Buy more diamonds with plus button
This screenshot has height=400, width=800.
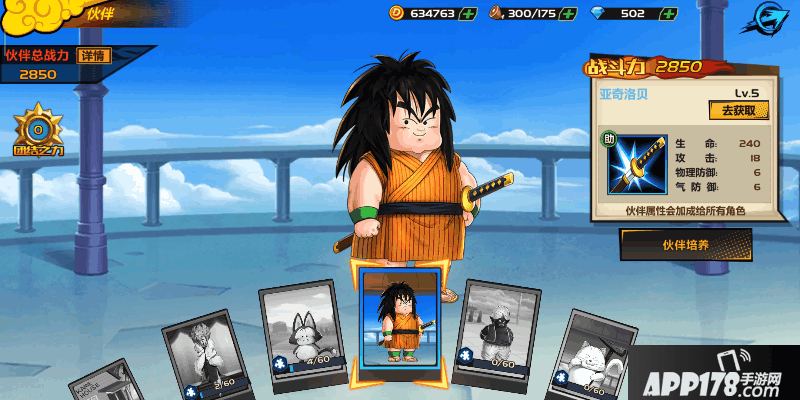pyautogui.click(x=668, y=13)
